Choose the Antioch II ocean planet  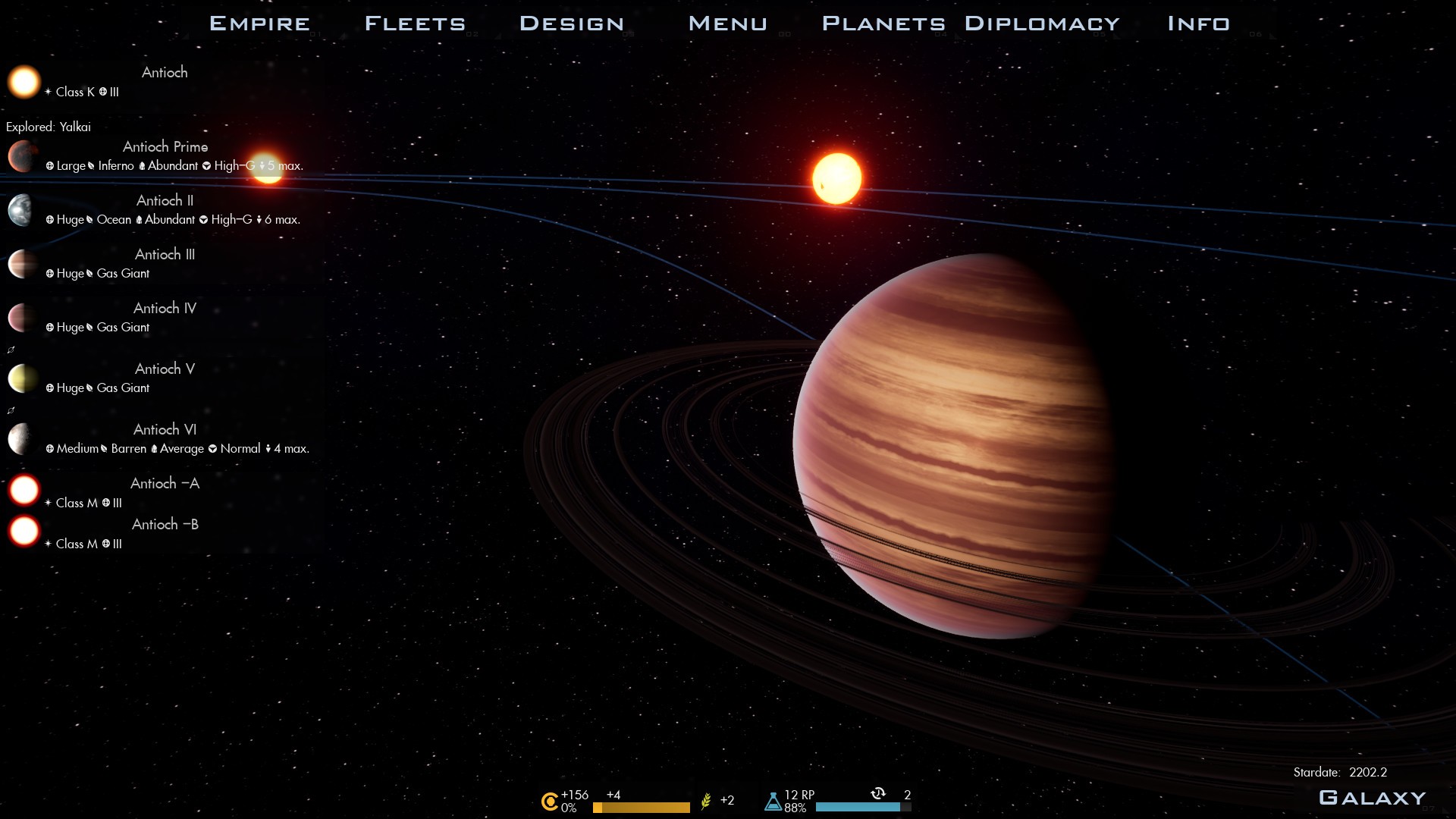coord(165,201)
